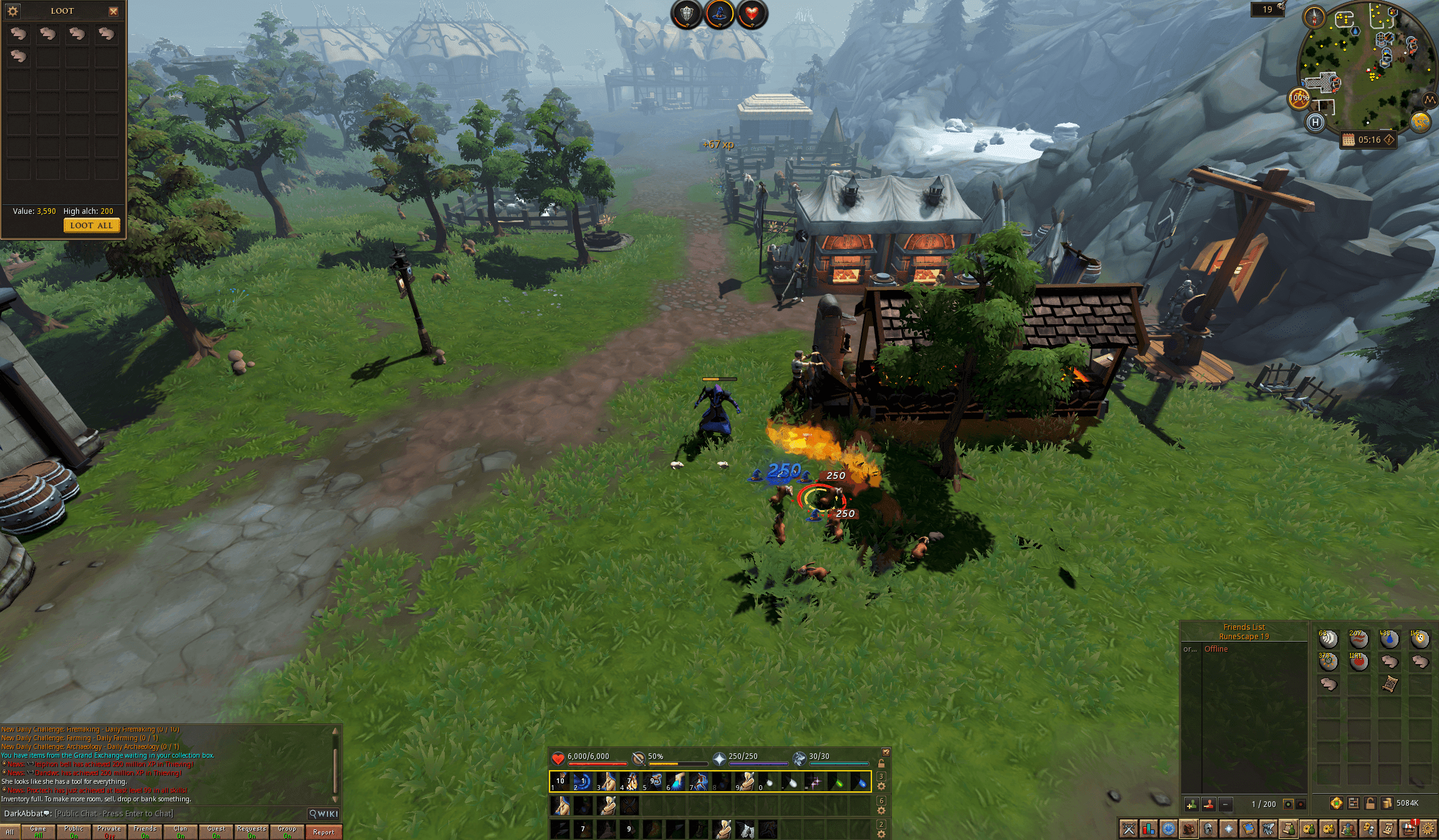The width and height of the screenshot is (1439, 840).
Task: Open the money pouch coins icon
Action: (1387, 803)
